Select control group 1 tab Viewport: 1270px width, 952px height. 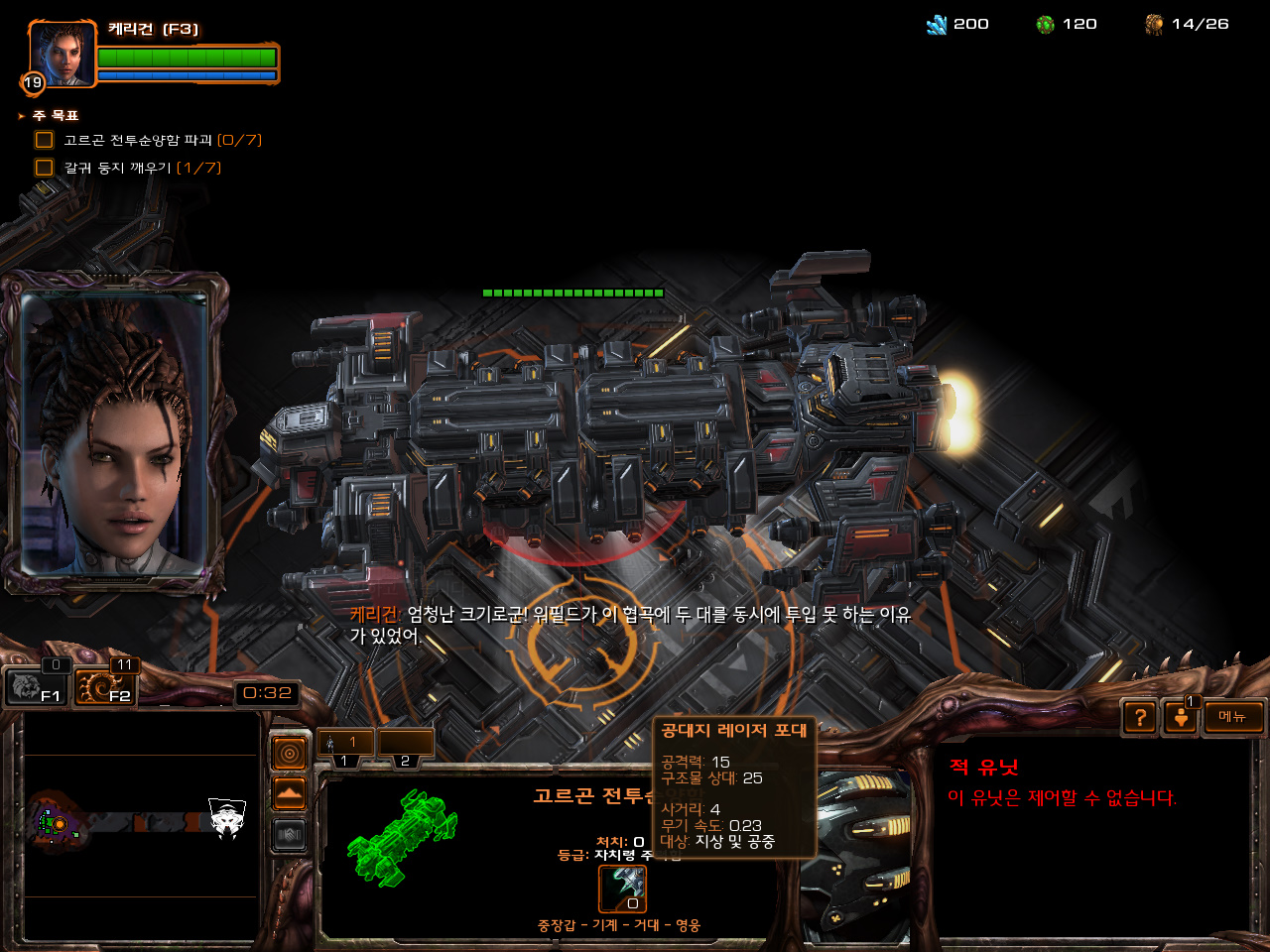[345, 744]
